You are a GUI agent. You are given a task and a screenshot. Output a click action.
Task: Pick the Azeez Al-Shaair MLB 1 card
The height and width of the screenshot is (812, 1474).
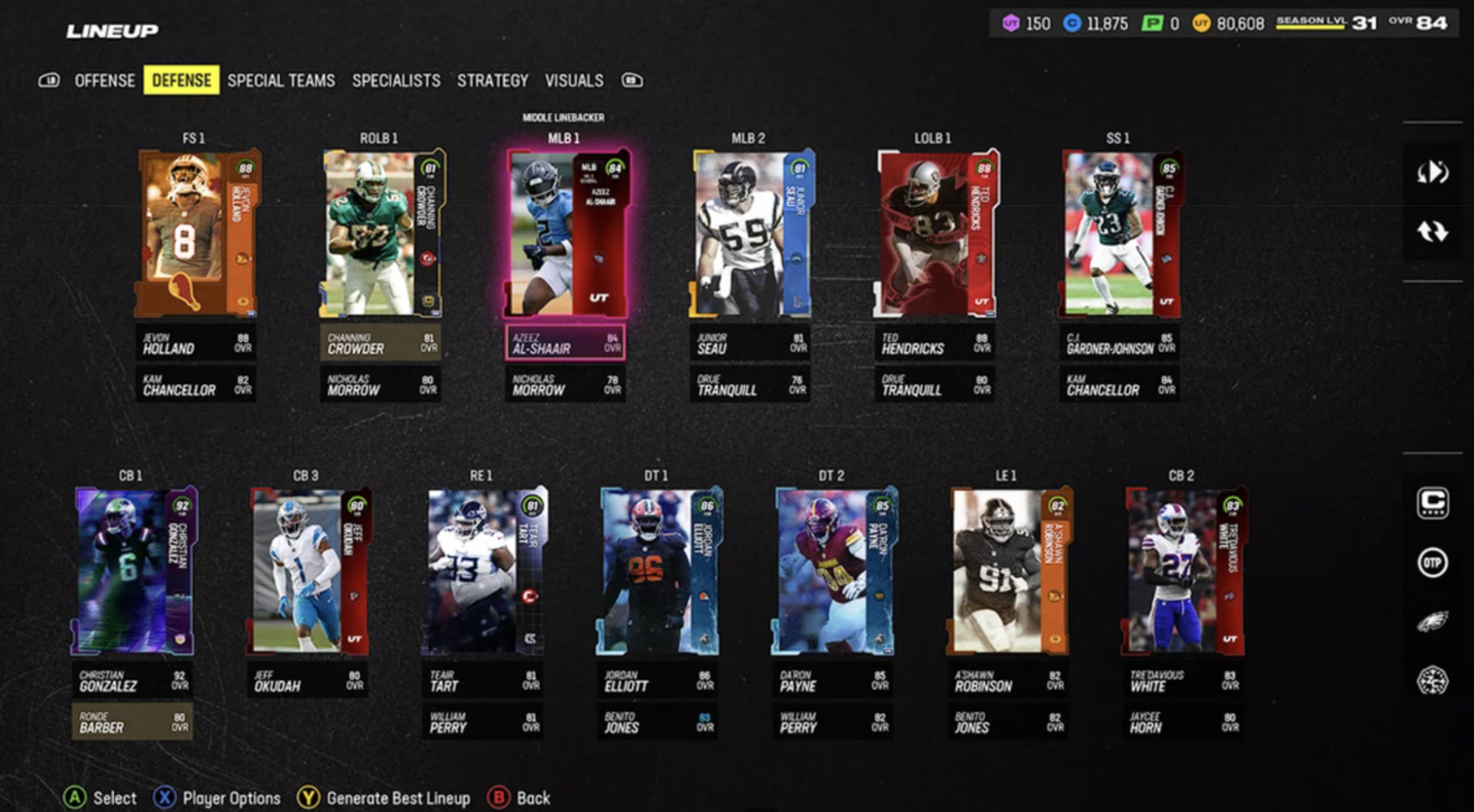coord(566,233)
